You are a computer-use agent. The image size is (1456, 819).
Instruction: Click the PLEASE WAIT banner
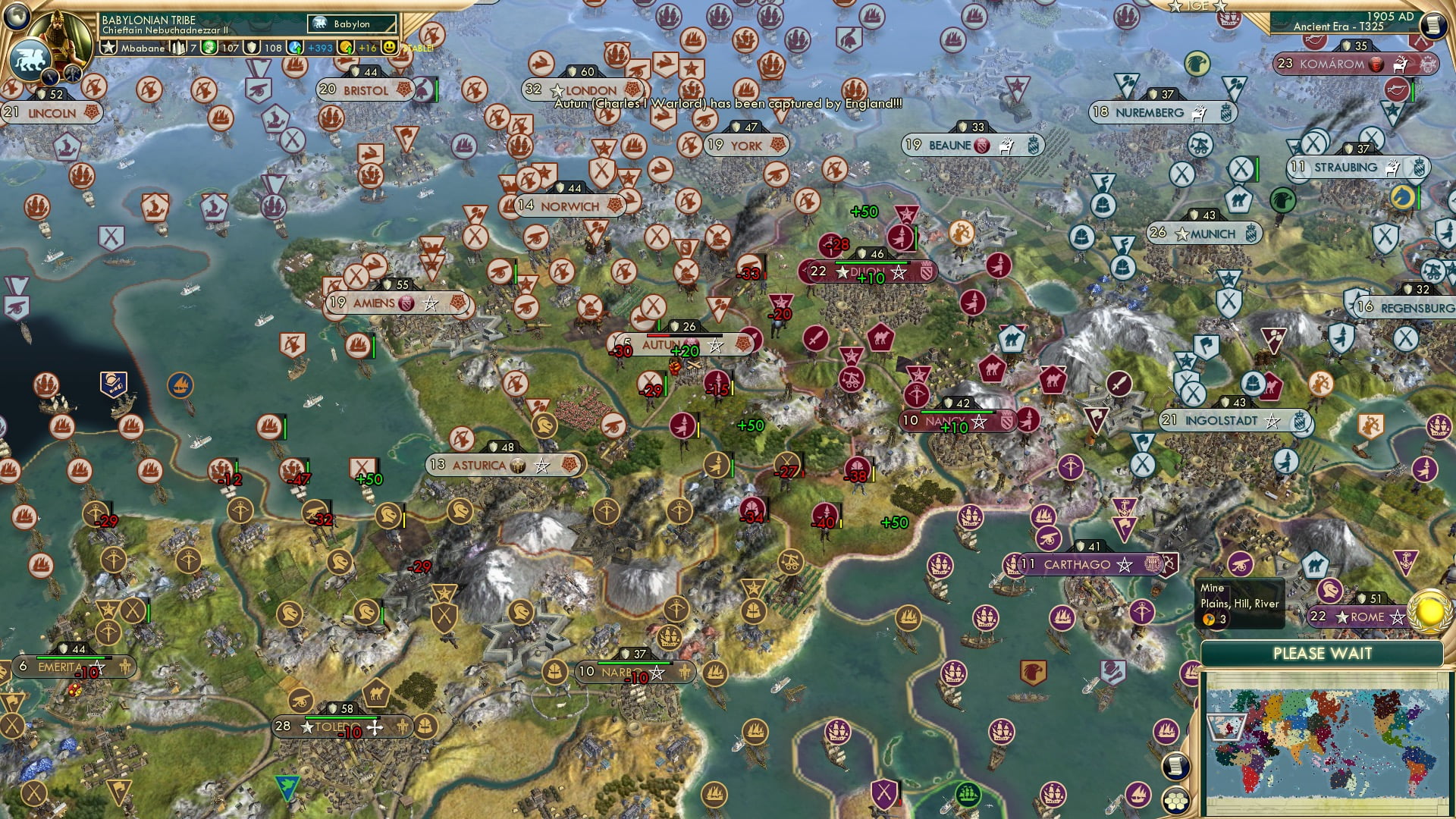1324,653
